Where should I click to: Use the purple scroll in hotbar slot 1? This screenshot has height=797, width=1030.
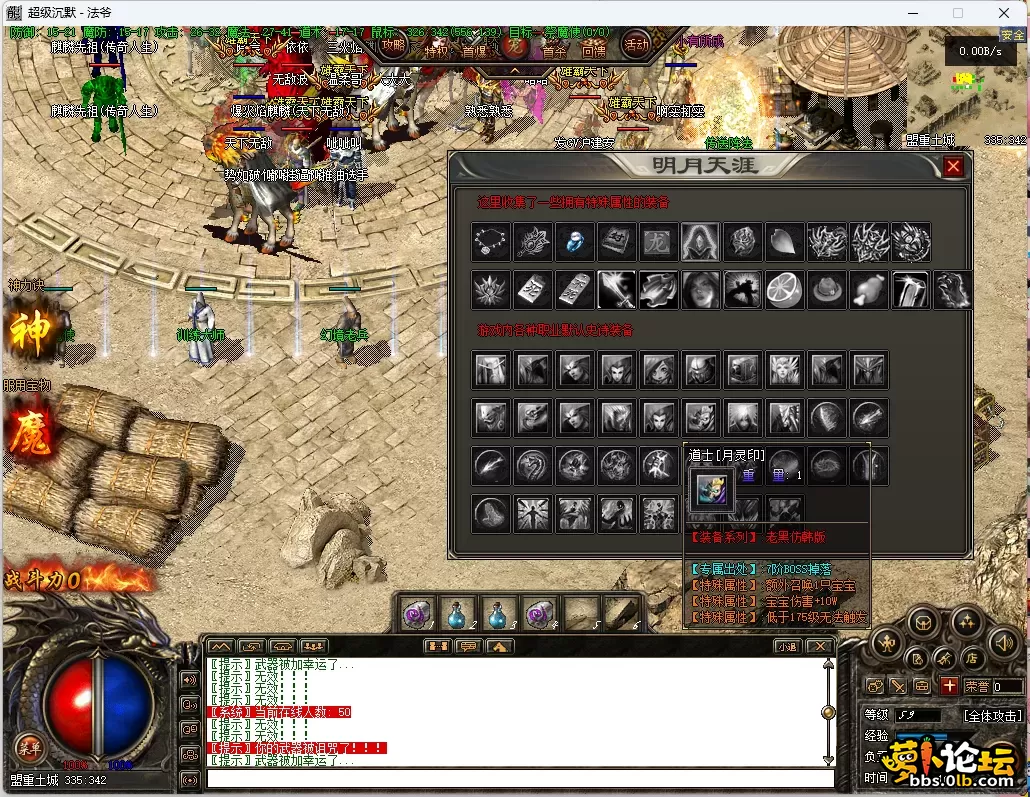coord(417,614)
